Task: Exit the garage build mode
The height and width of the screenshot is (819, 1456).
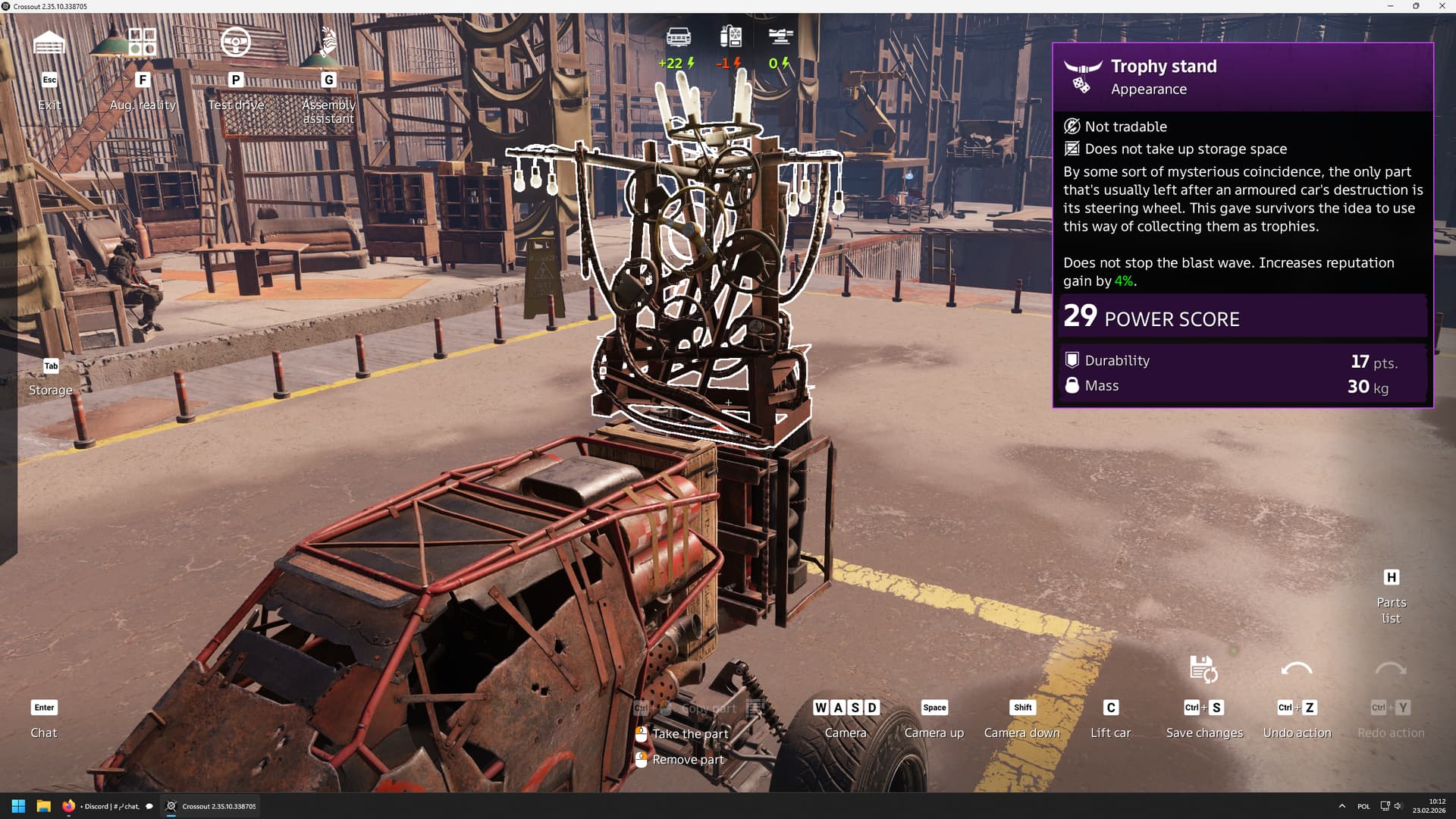Action: point(49,44)
